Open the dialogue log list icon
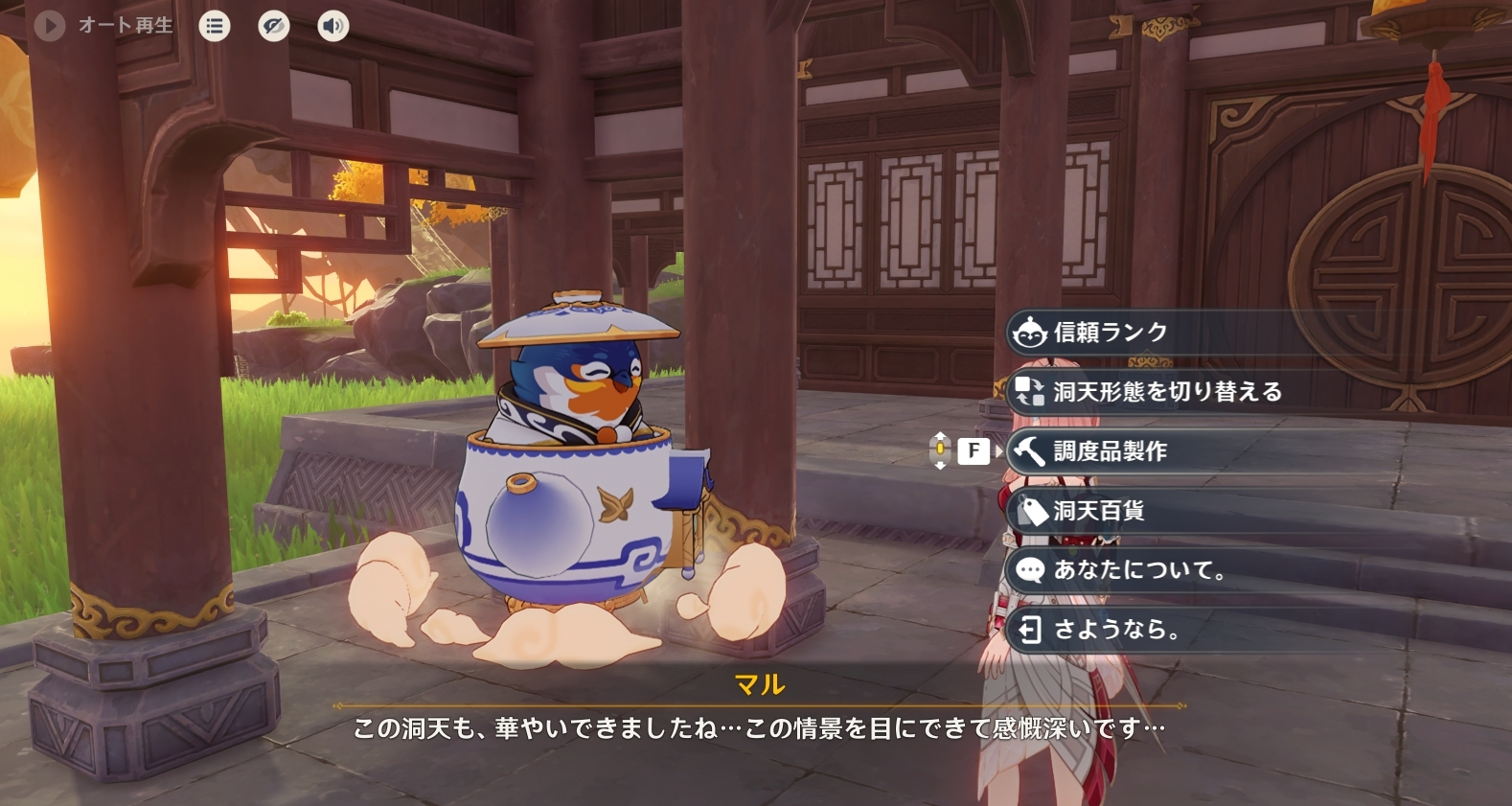Image resolution: width=1512 pixels, height=806 pixels. click(215, 26)
